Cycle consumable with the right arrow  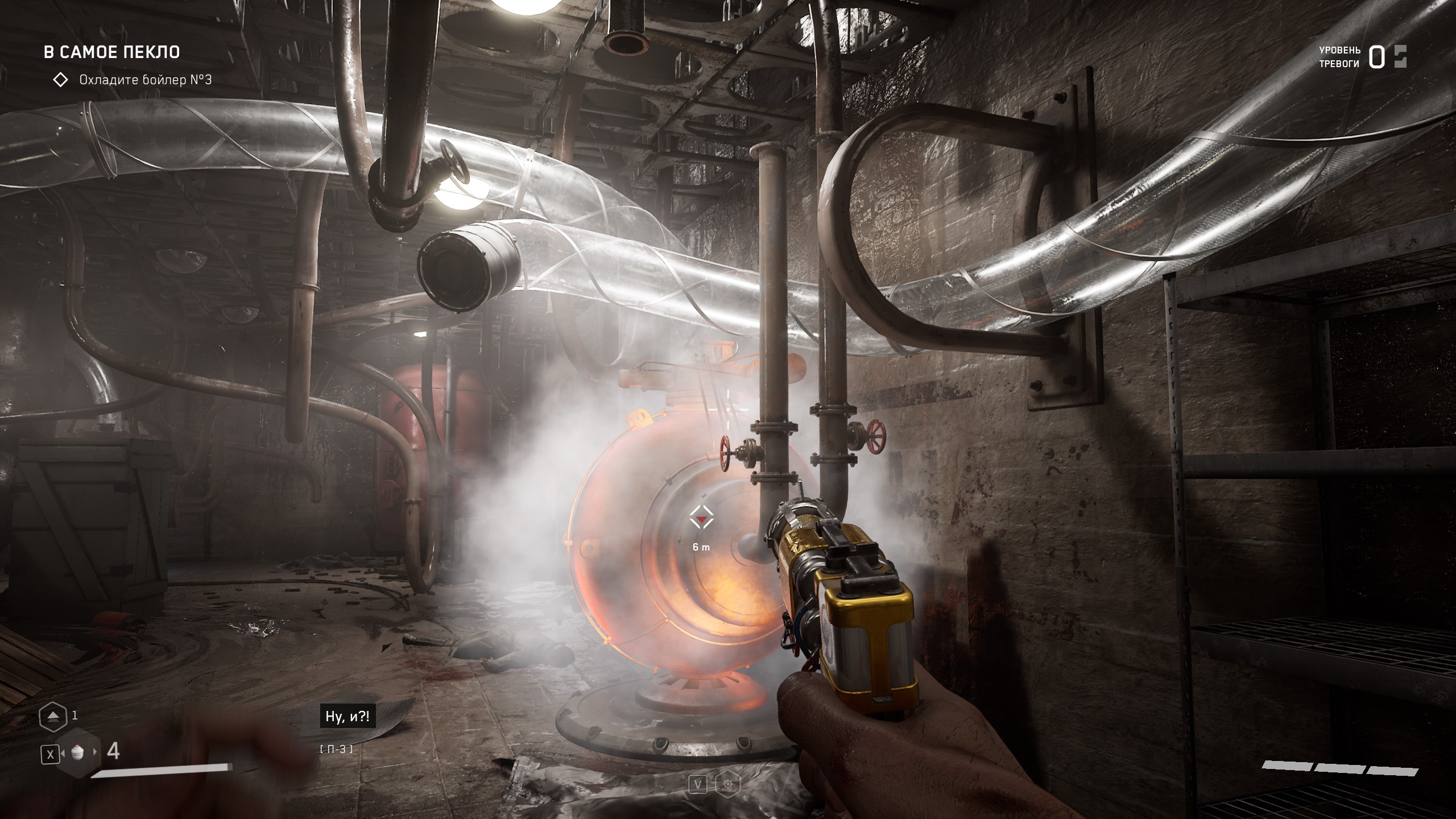coord(96,752)
